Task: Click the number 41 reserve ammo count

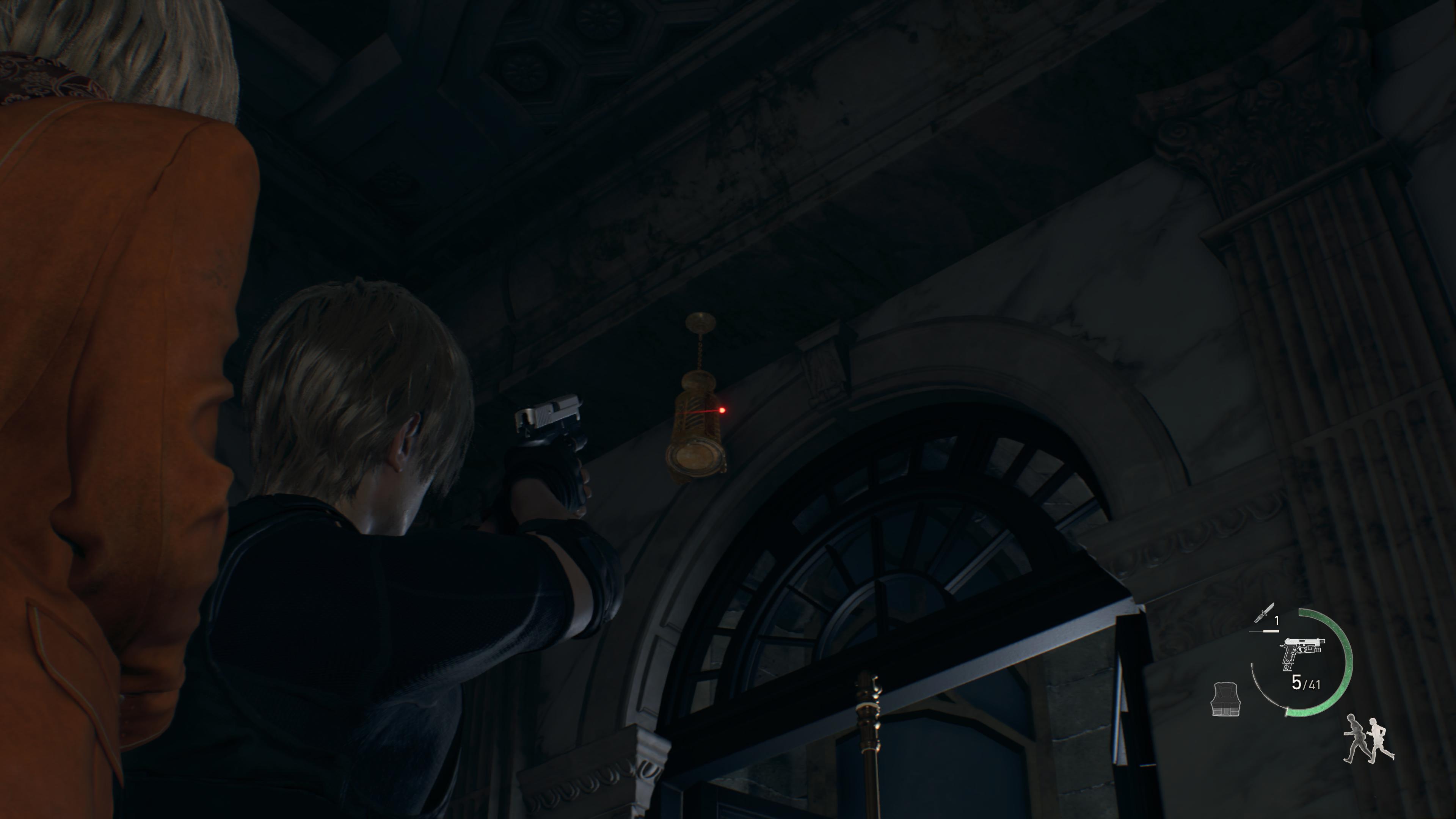Action: tap(1314, 684)
